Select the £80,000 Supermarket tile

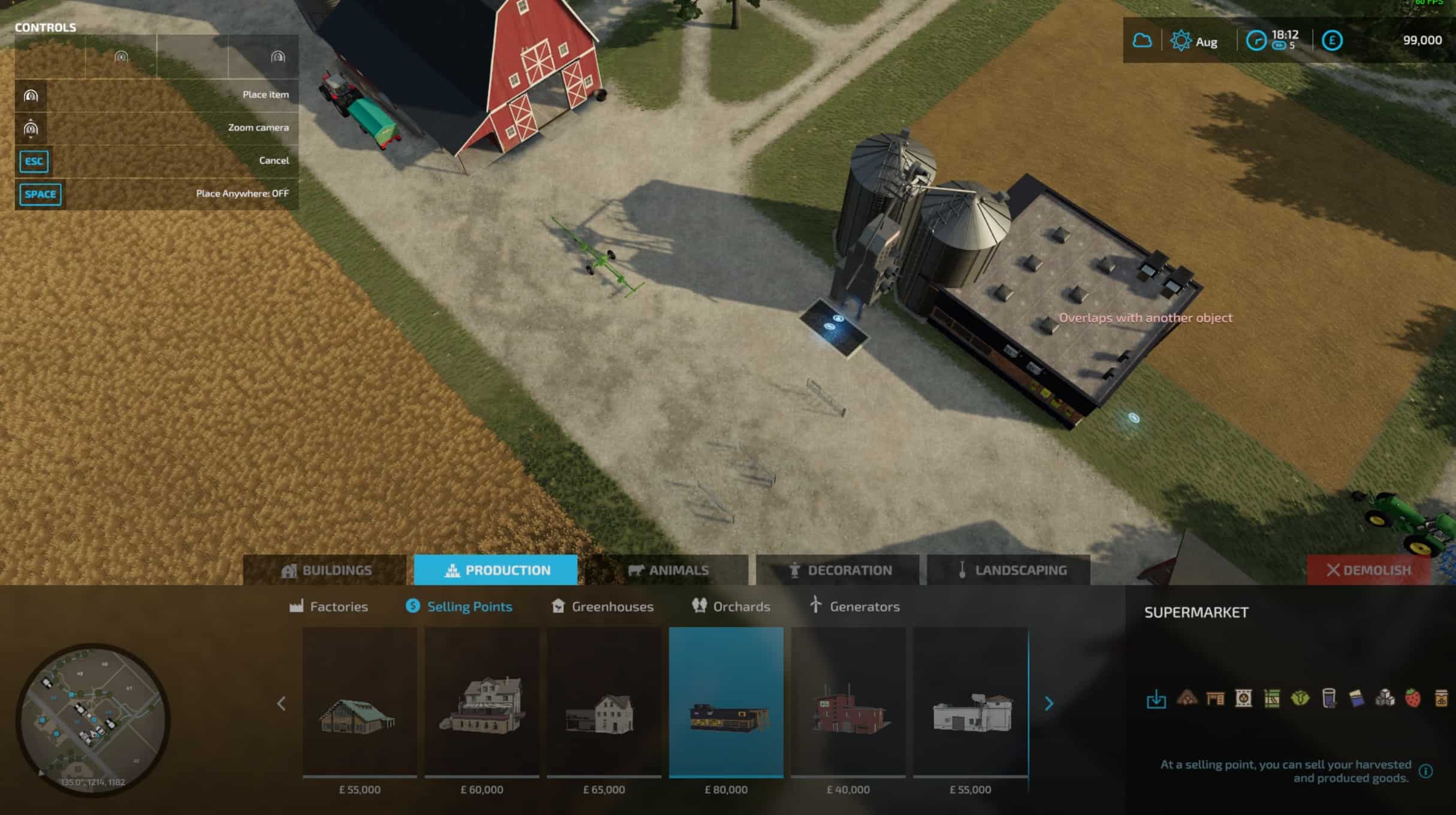tap(726, 702)
